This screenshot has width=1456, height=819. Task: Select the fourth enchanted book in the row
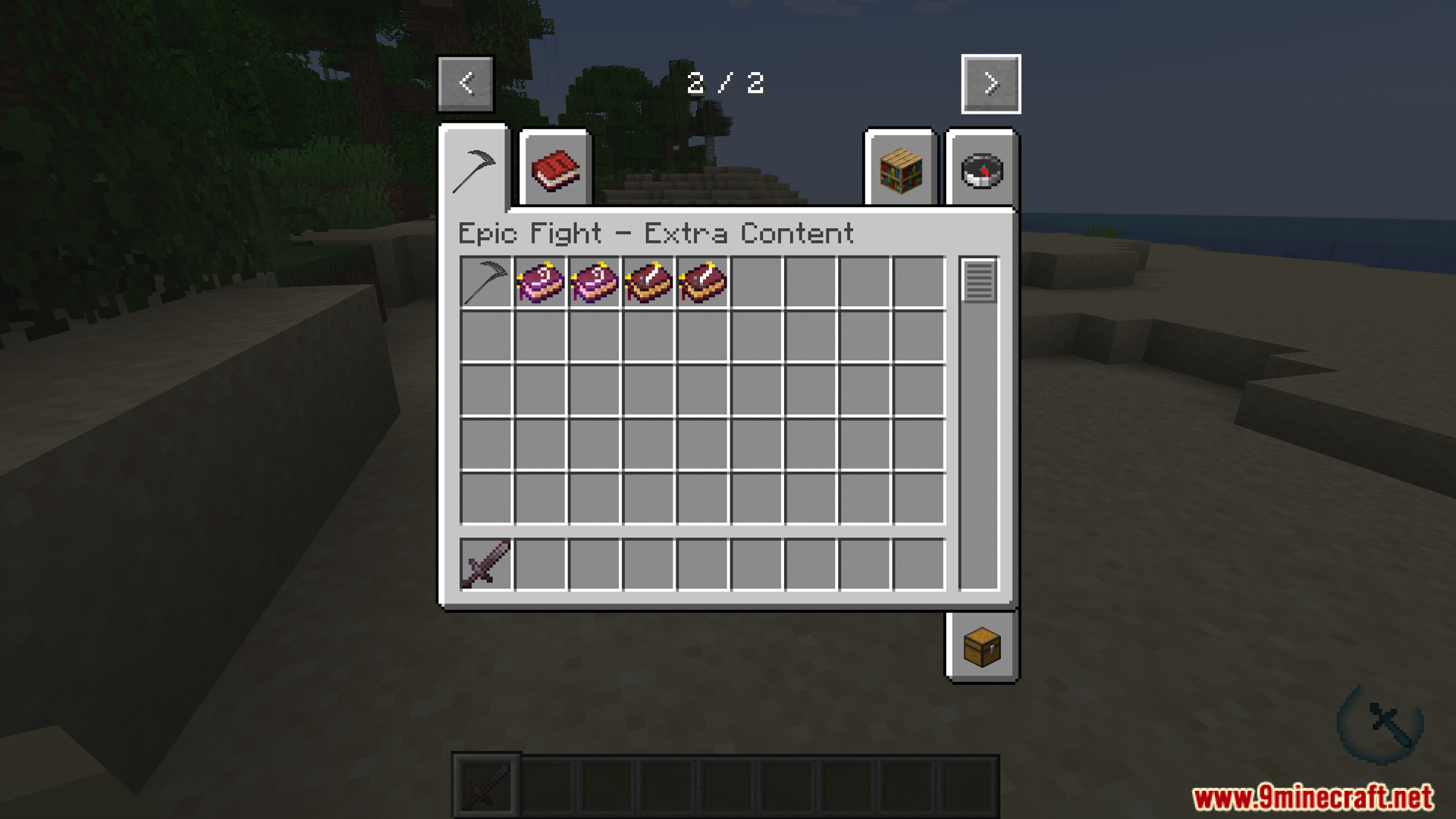(701, 282)
